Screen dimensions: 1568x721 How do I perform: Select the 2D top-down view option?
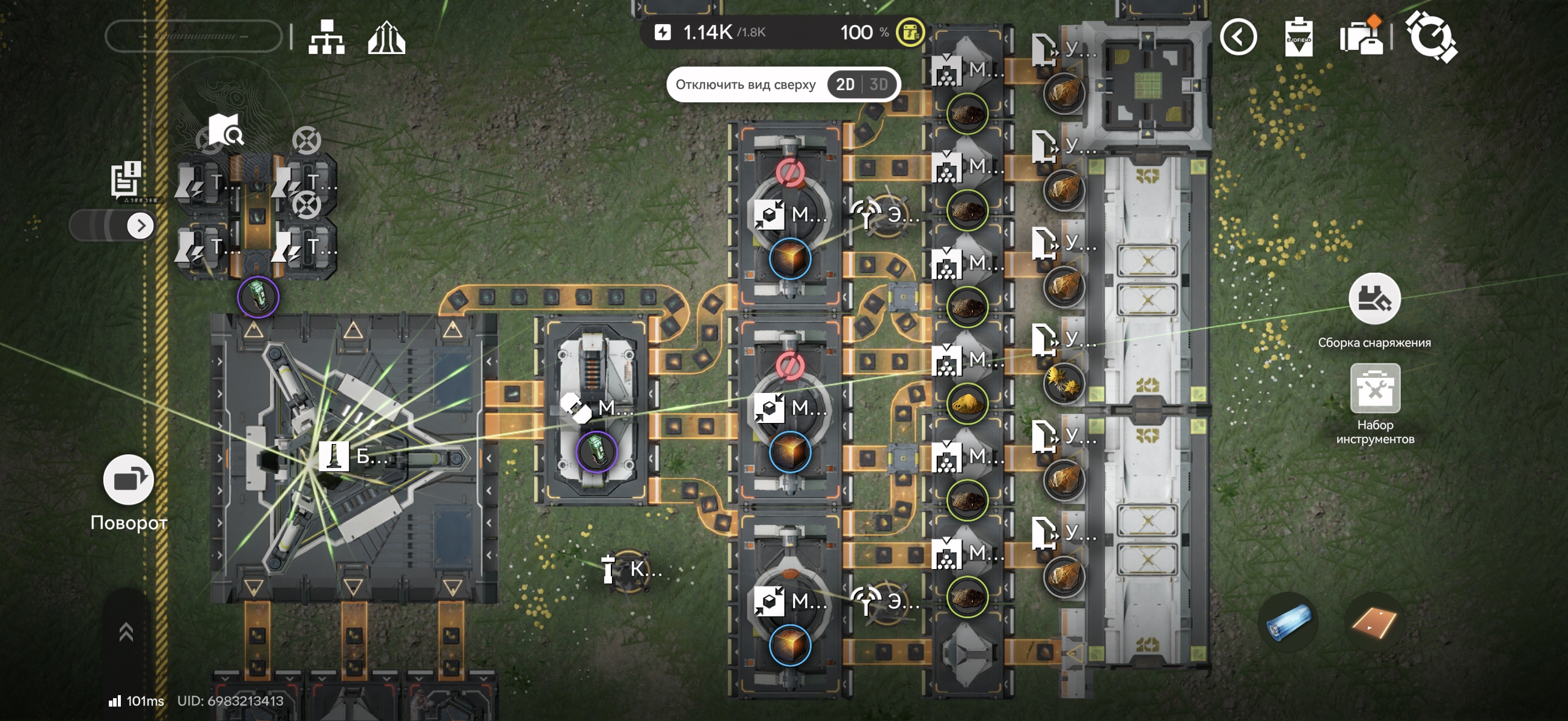845,85
